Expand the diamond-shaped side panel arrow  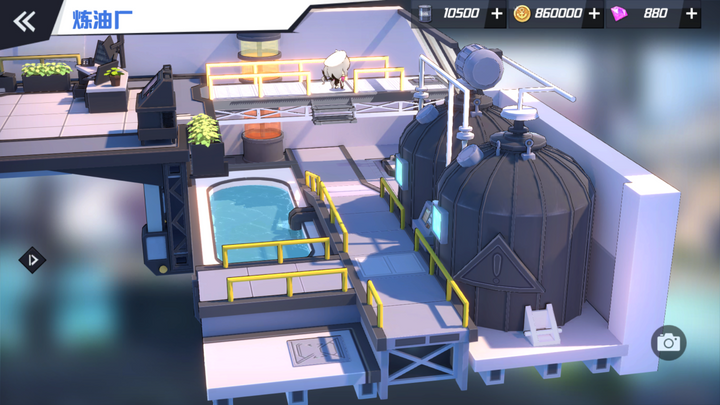[32, 260]
